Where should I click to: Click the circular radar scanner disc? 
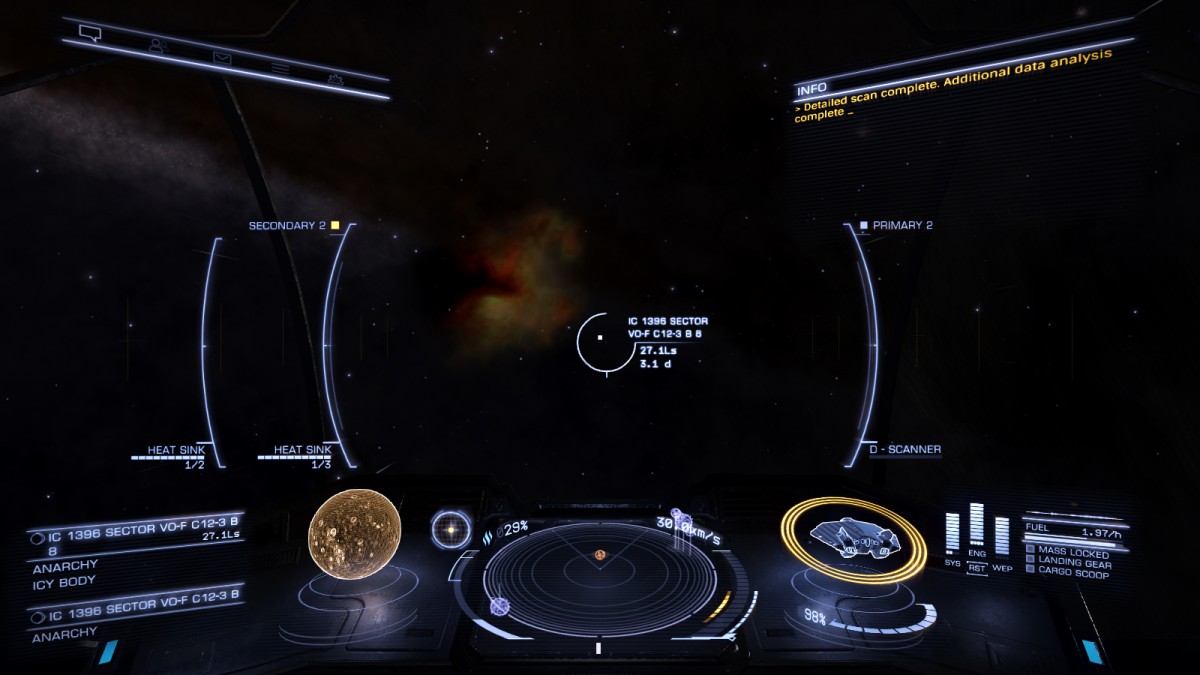[598, 581]
